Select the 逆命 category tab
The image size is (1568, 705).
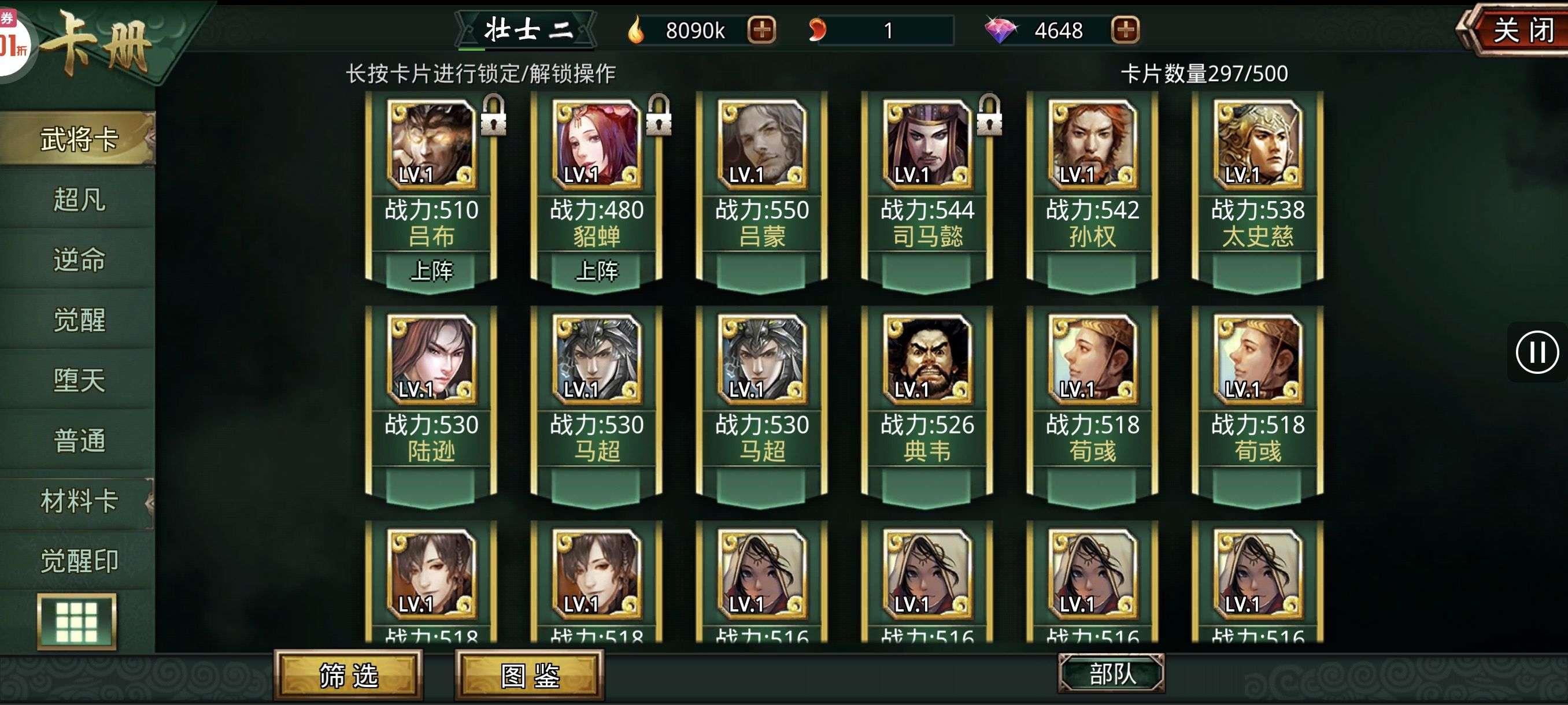pyautogui.click(x=79, y=259)
